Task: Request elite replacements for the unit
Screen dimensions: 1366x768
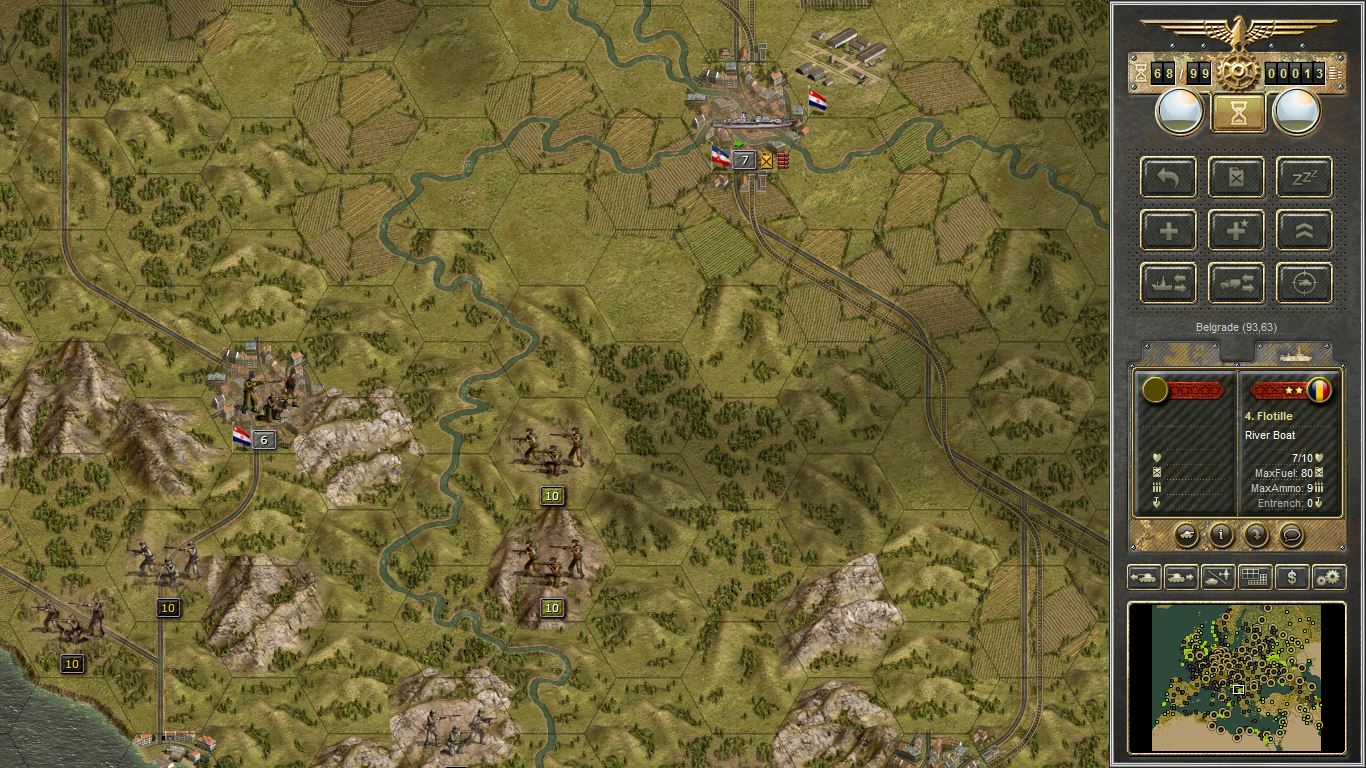Action: tap(1236, 230)
